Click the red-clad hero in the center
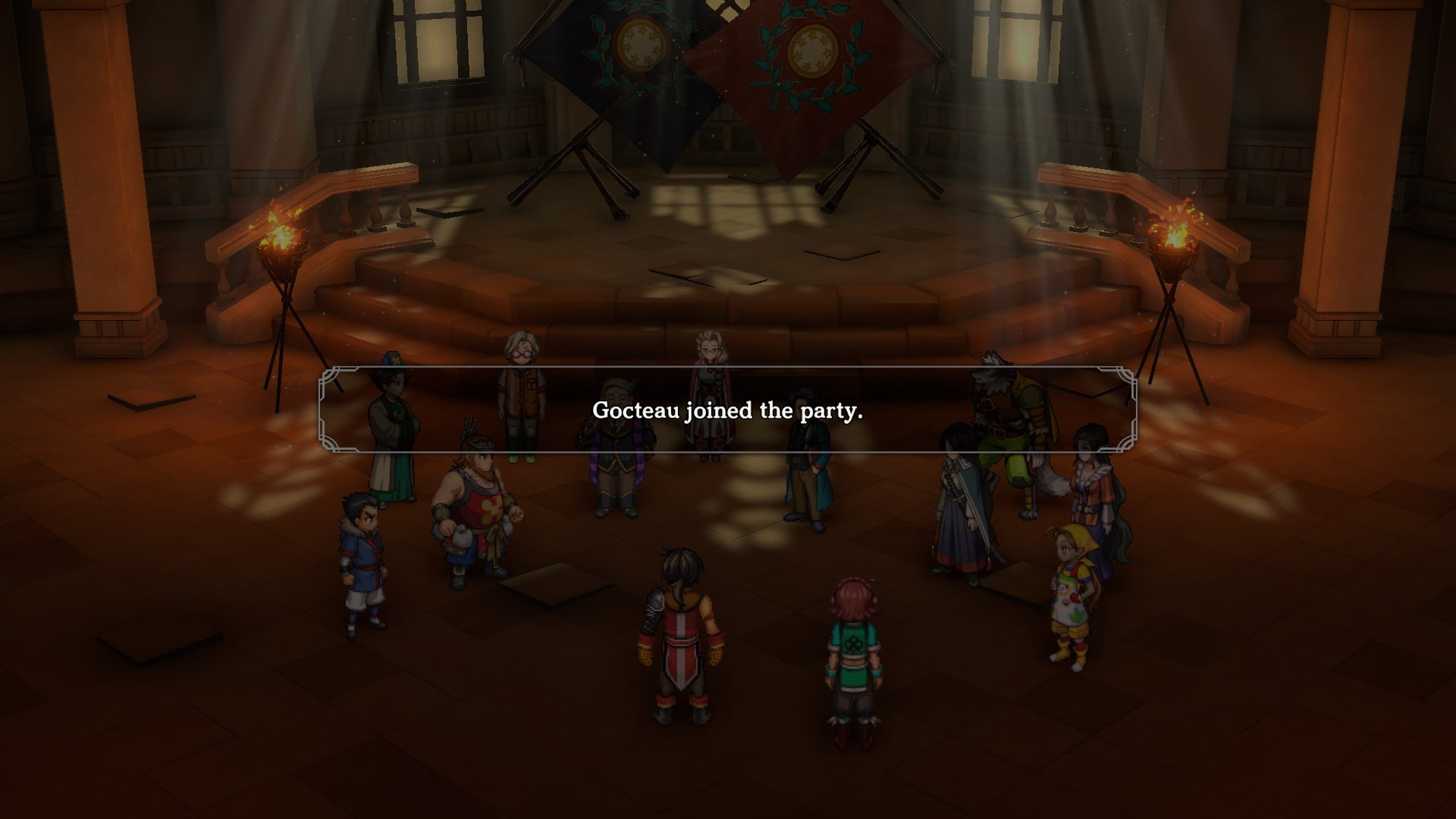The width and height of the screenshot is (1456, 819). point(679,645)
